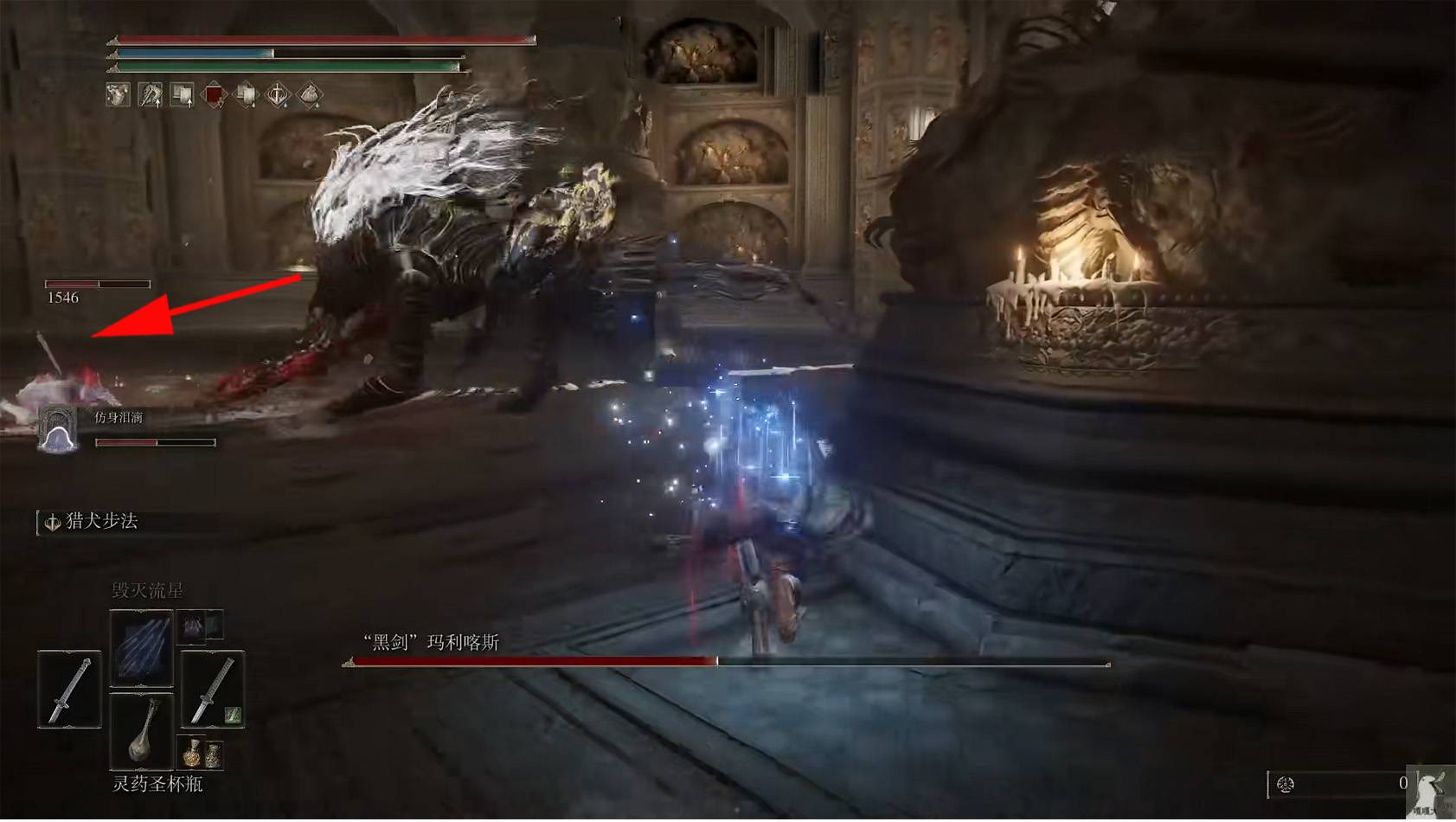The width and height of the screenshot is (1456, 822).
Task: Click the rune counter emblem icon
Action: coord(1286,784)
